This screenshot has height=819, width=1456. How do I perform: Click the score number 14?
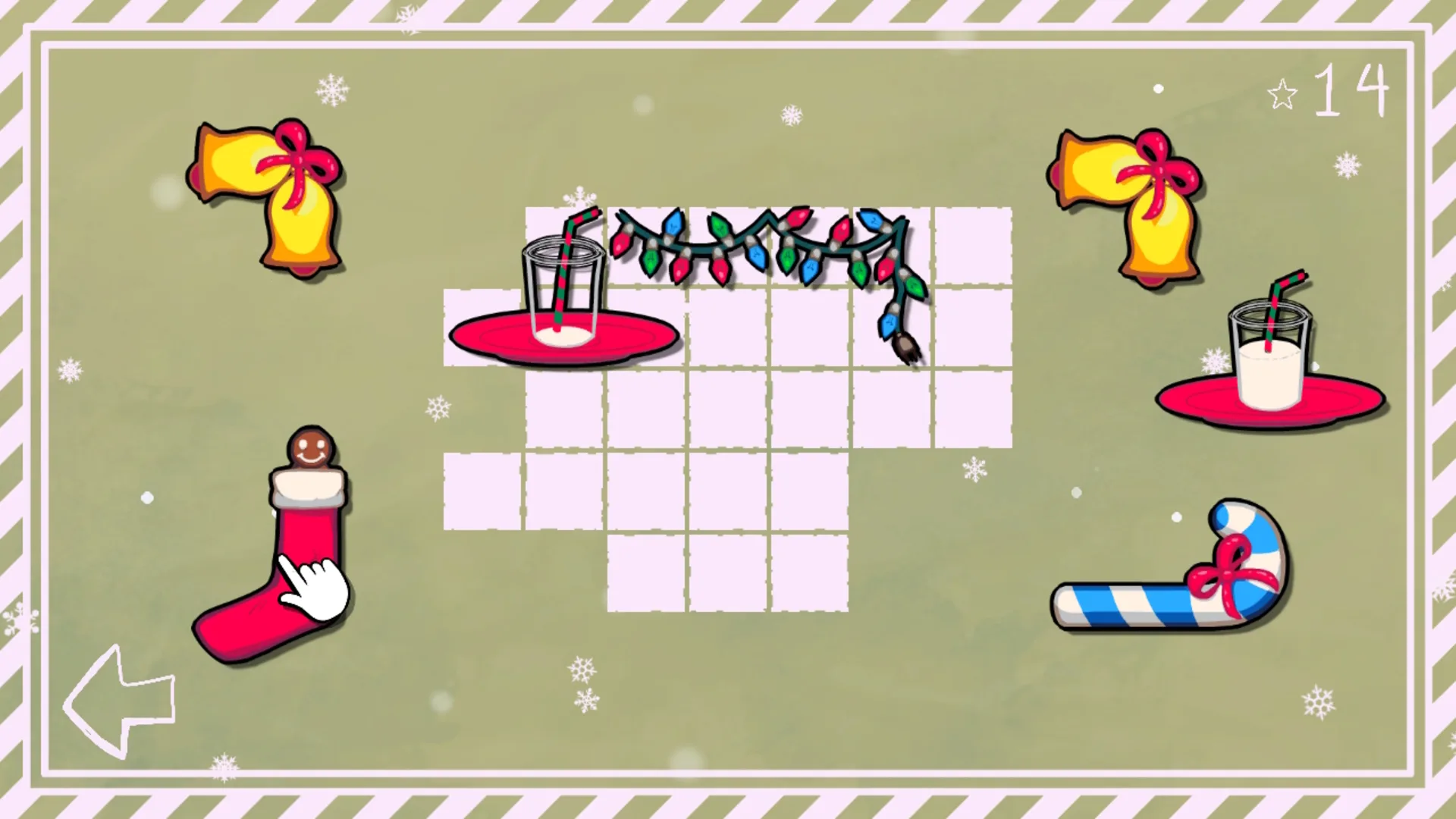[1354, 91]
